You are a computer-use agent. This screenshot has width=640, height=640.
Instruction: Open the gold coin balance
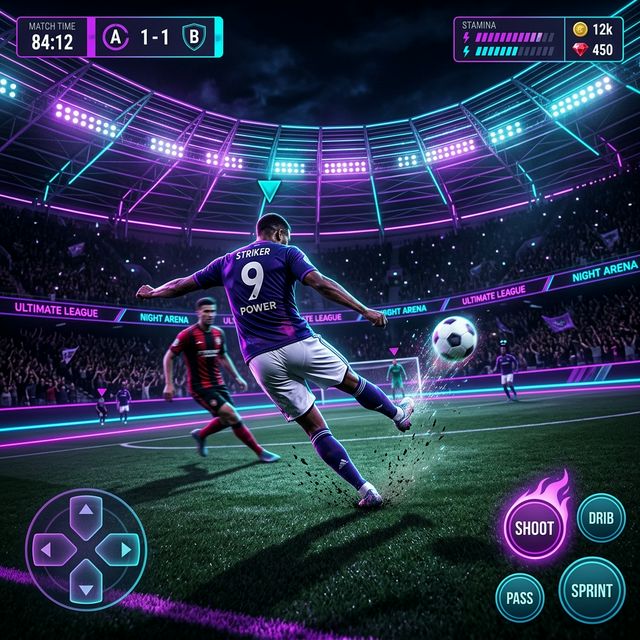click(591, 29)
